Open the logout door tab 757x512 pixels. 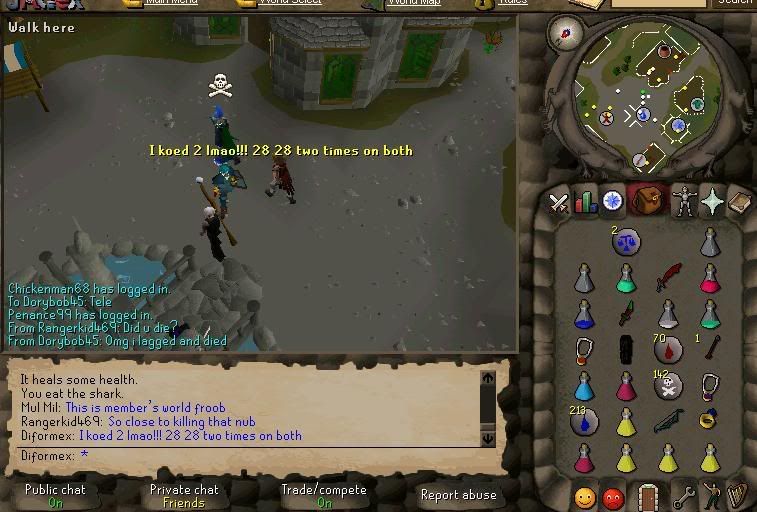[648, 496]
